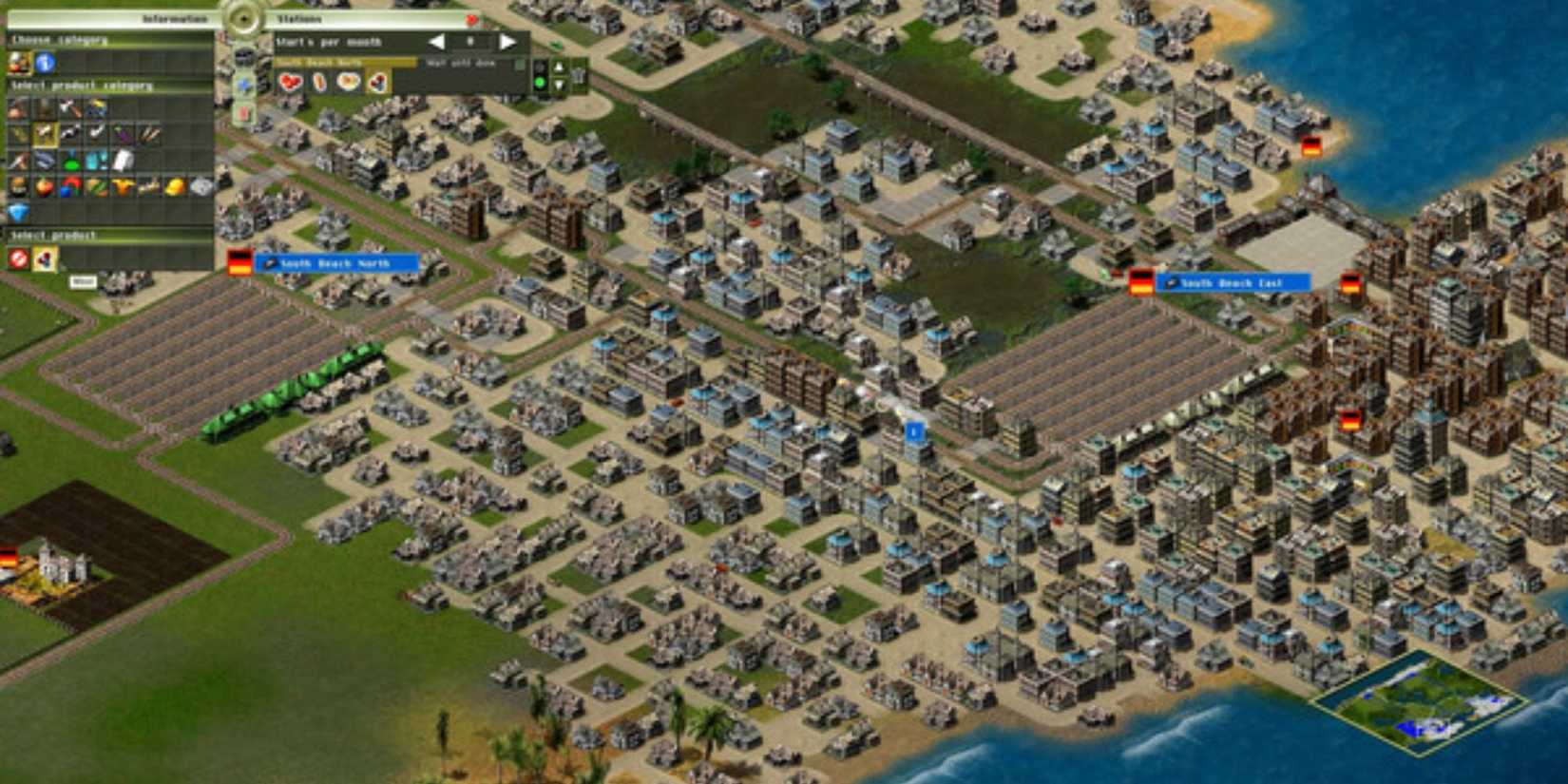Enable the Wait until done checkbox
Image resolution: width=1568 pixels, height=784 pixels.
pos(519,65)
